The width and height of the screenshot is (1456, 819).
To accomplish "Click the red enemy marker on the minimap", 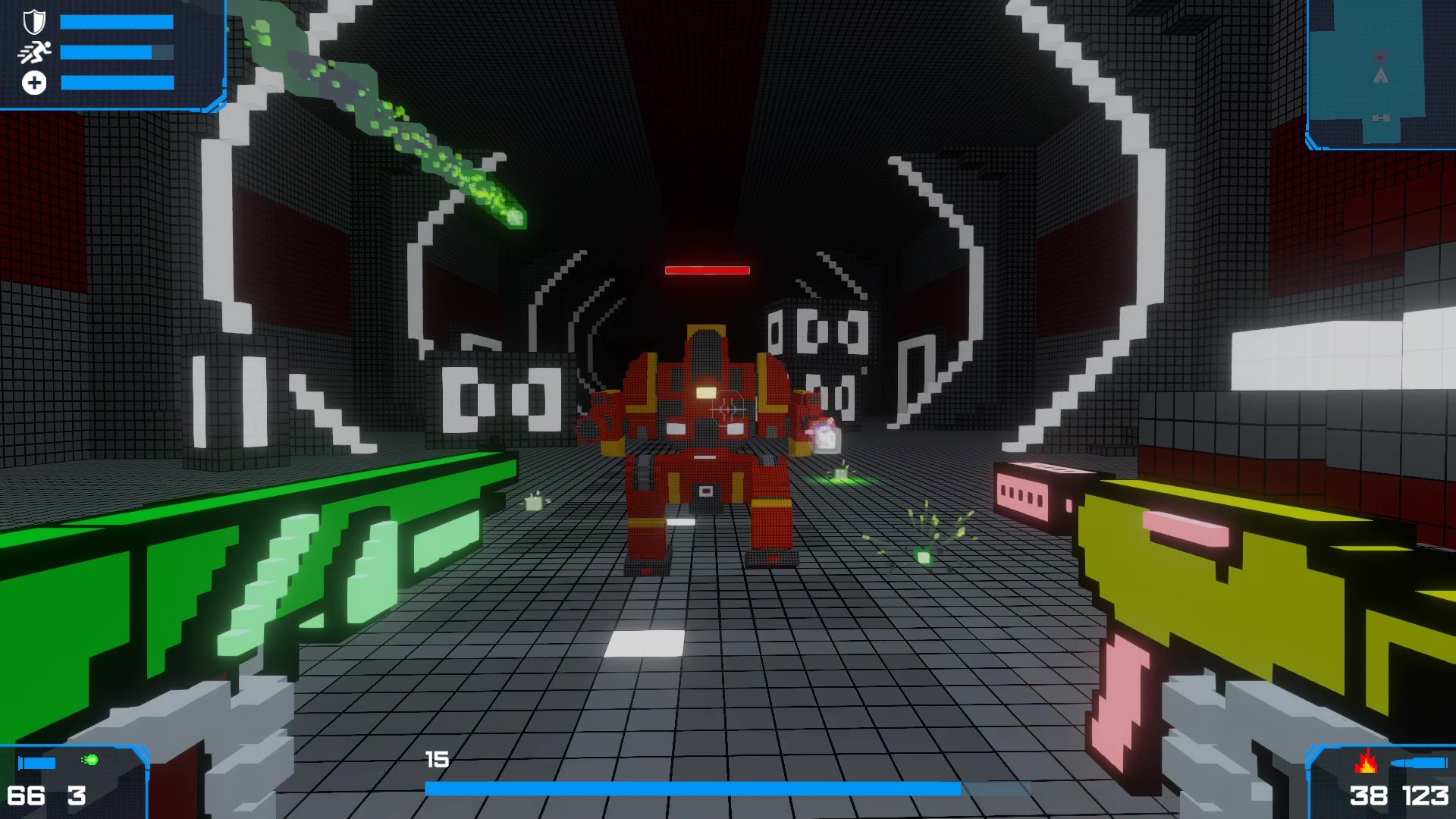I will [x=1380, y=57].
